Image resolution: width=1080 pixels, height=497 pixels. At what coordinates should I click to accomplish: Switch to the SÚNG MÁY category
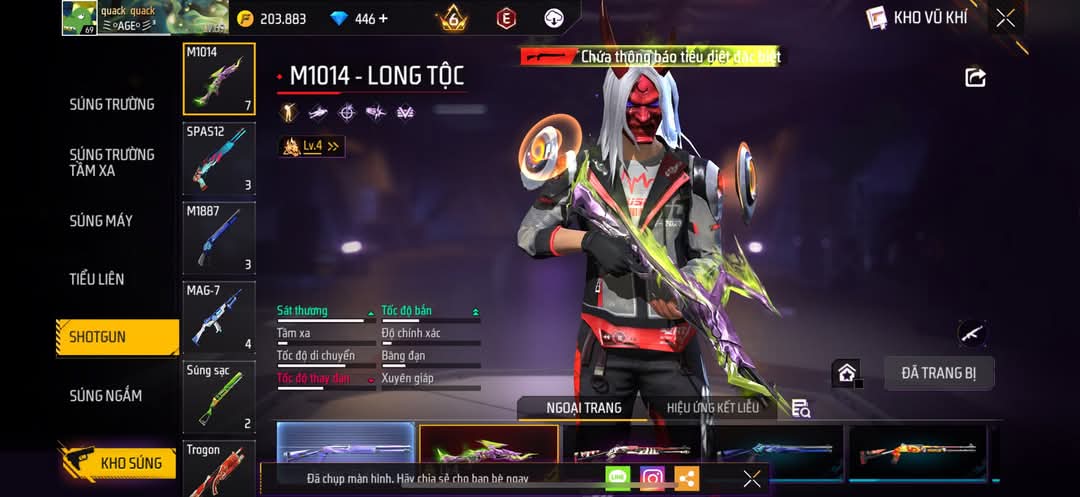[x=101, y=220]
